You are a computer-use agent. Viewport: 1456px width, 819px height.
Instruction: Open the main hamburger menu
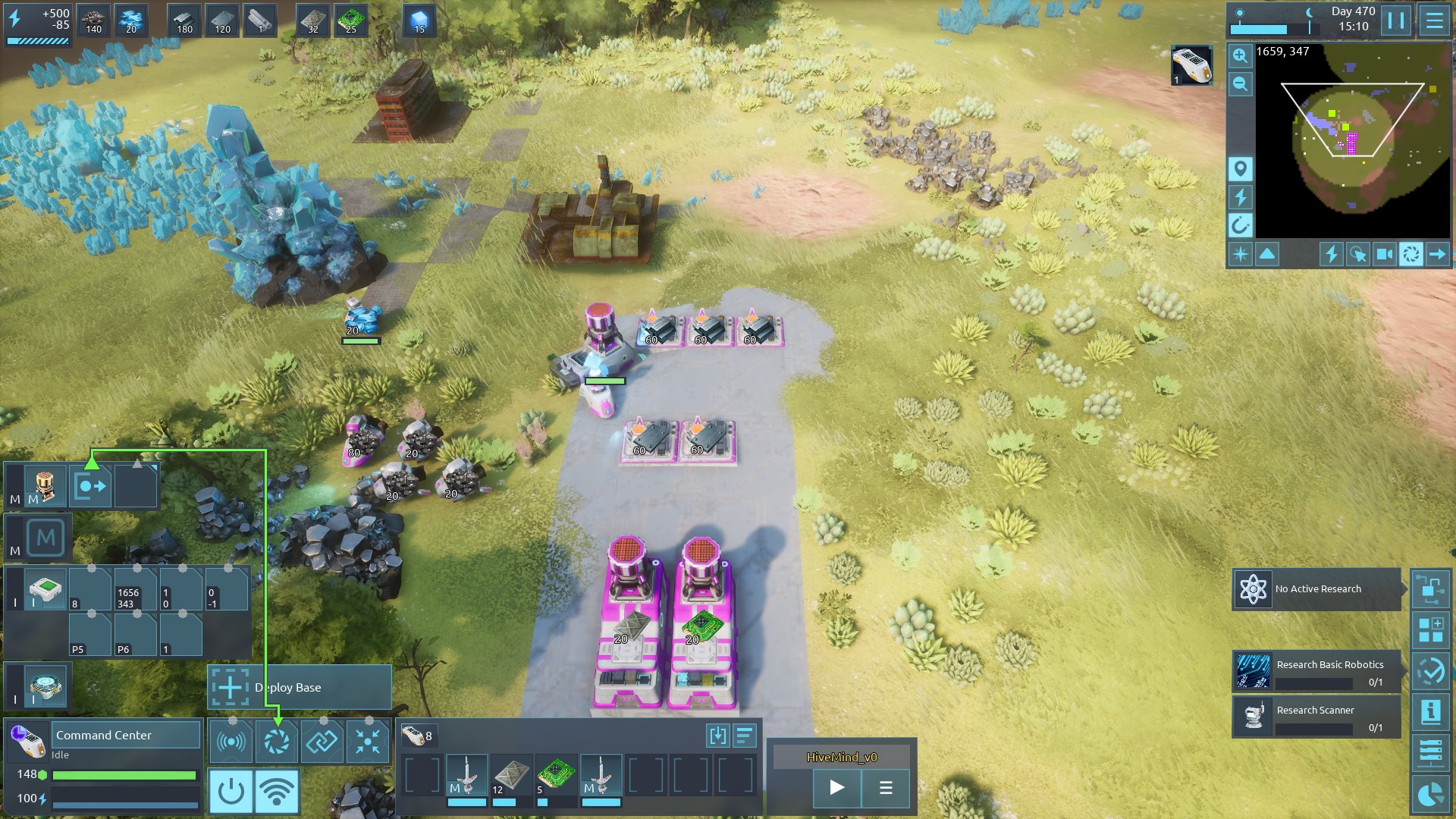pos(1434,20)
